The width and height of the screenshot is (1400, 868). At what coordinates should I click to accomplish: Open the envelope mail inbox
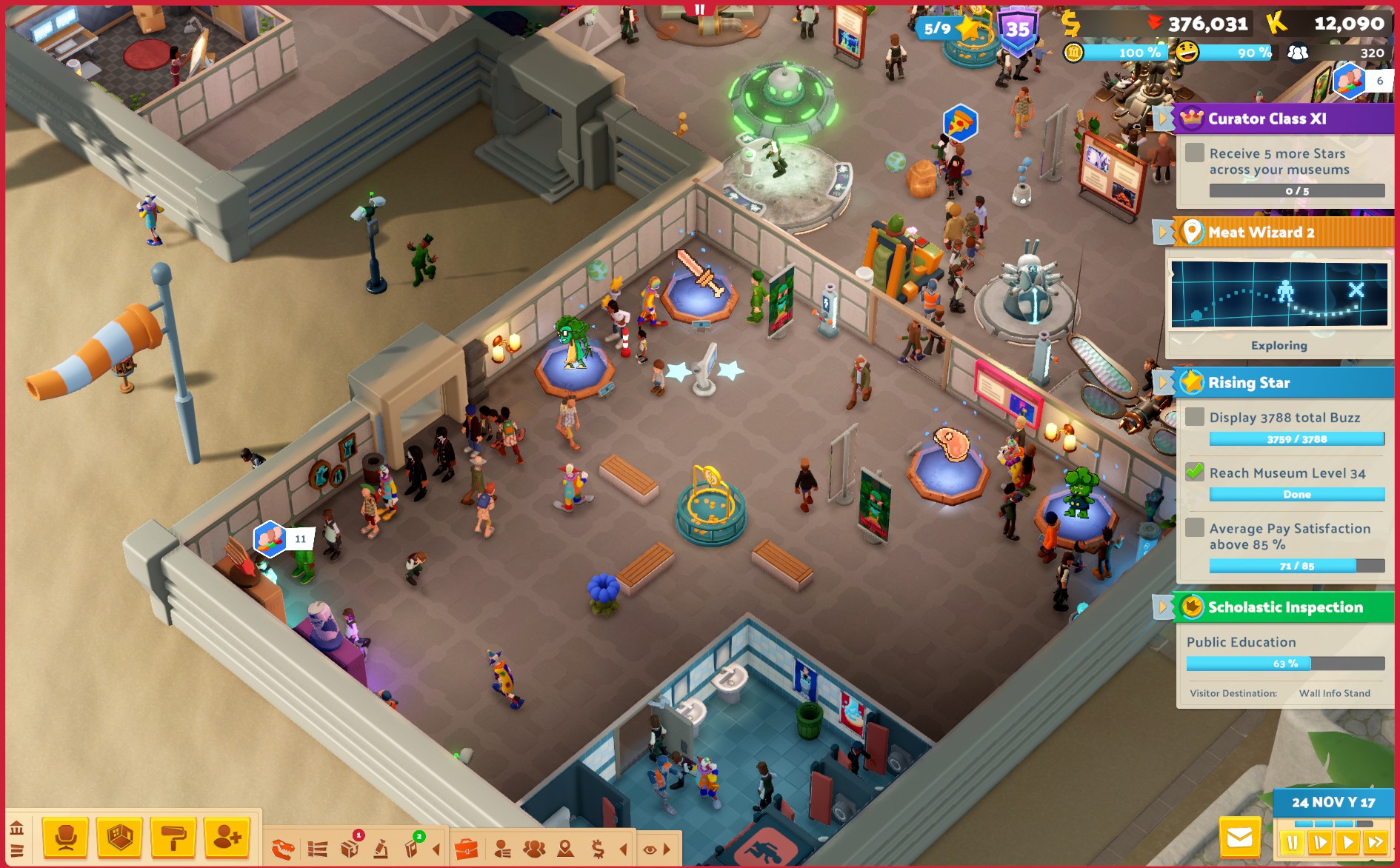tap(1239, 838)
